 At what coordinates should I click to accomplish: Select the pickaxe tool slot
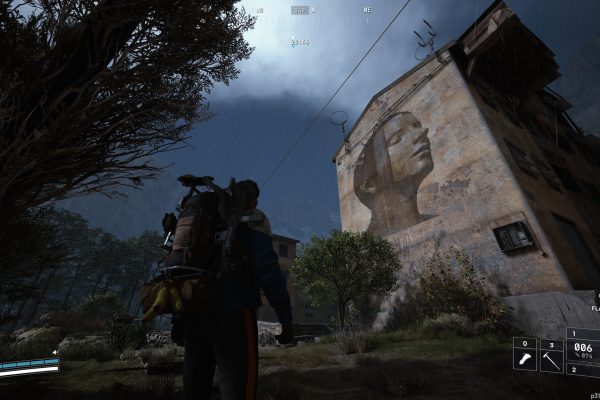pos(552,356)
